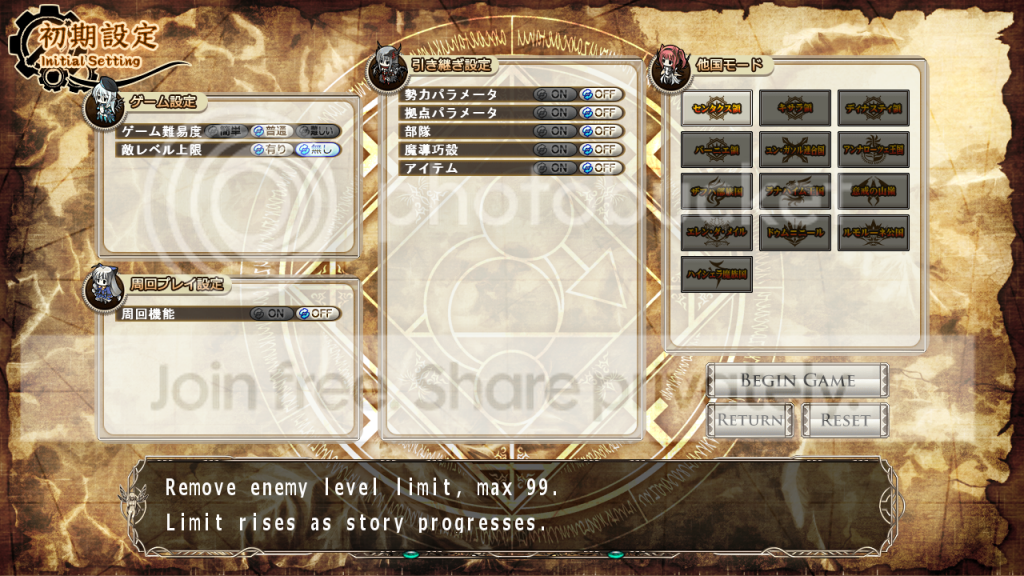The image size is (1024, 576).
Task: Select 難しい hard difficulty
Action: (317, 131)
